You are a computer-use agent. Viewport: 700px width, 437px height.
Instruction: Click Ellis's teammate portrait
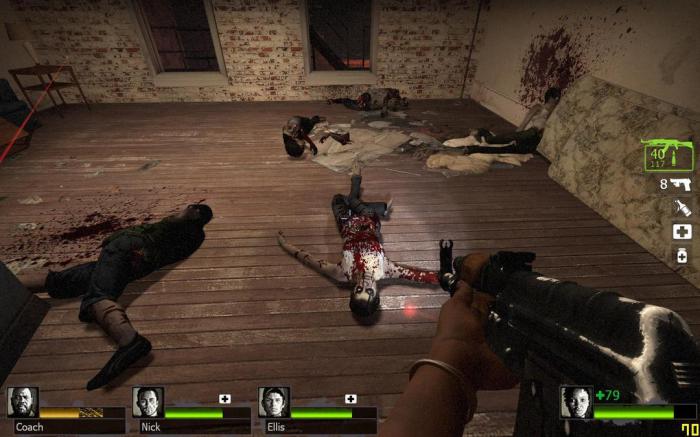coord(274,402)
